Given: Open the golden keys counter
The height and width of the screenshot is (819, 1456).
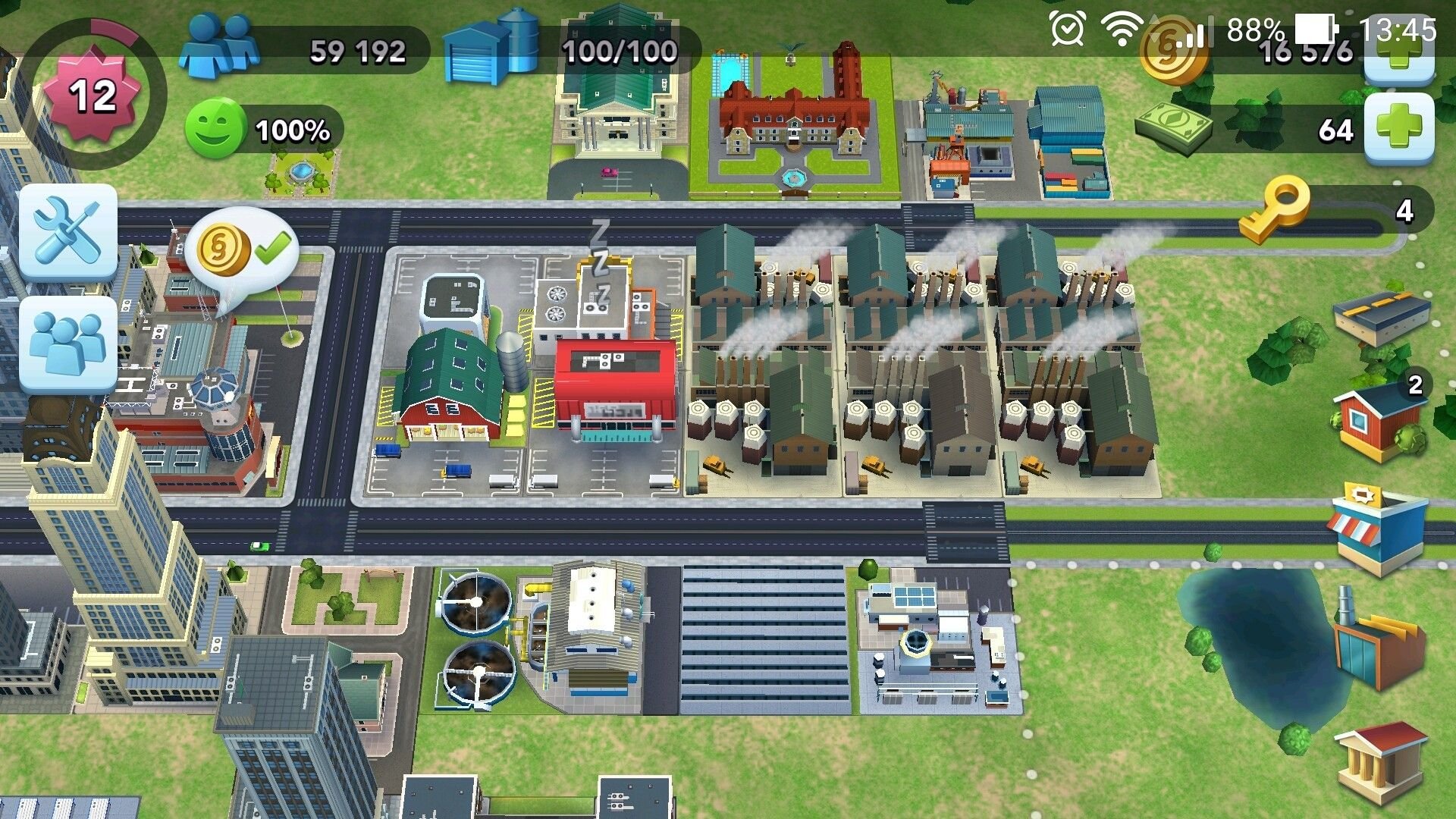Looking at the screenshot, I should pyautogui.click(x=1274, y=211).
